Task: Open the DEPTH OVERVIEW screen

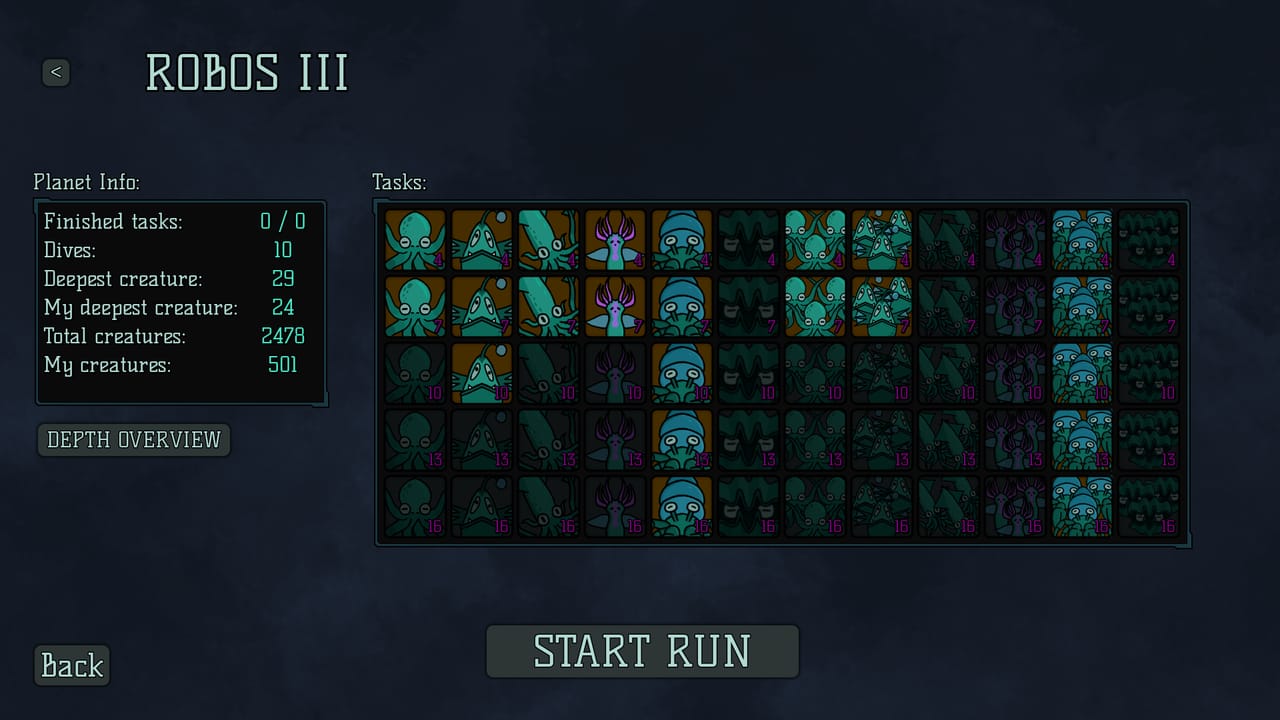Action: pos(133,440)
